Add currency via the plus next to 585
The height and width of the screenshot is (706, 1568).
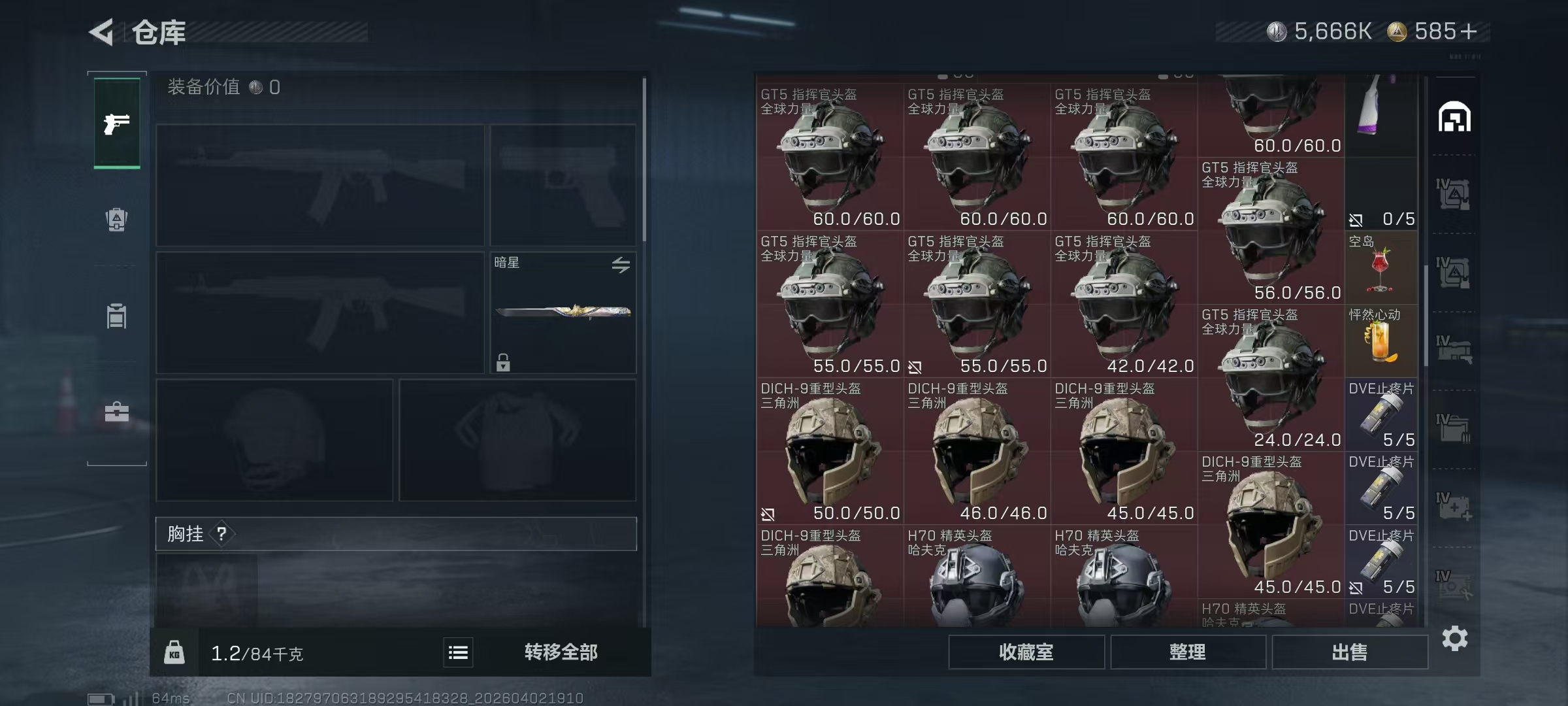point(1469,31)
